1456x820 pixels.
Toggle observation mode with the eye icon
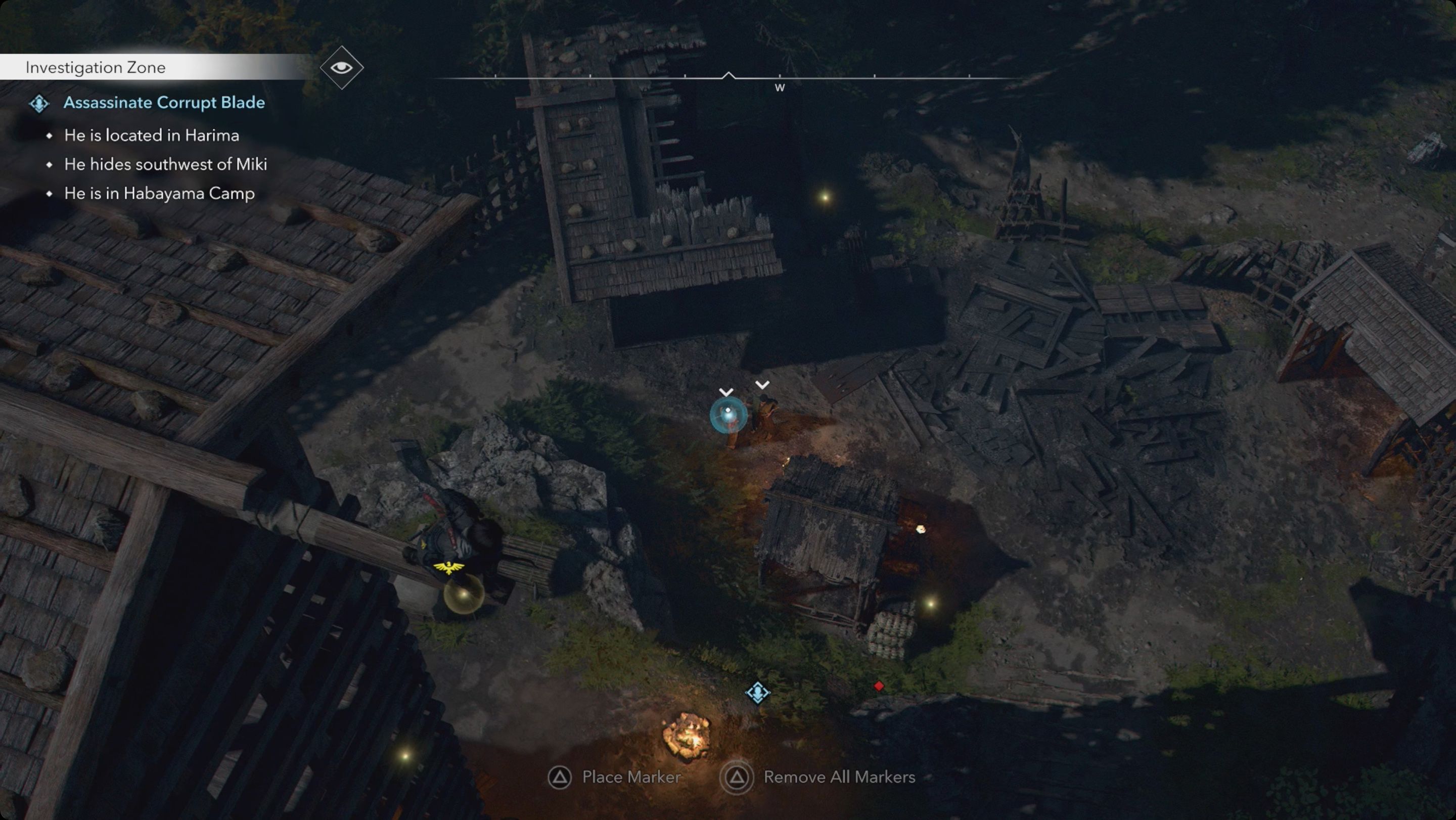pyautogui.click(x=341, y=66)
